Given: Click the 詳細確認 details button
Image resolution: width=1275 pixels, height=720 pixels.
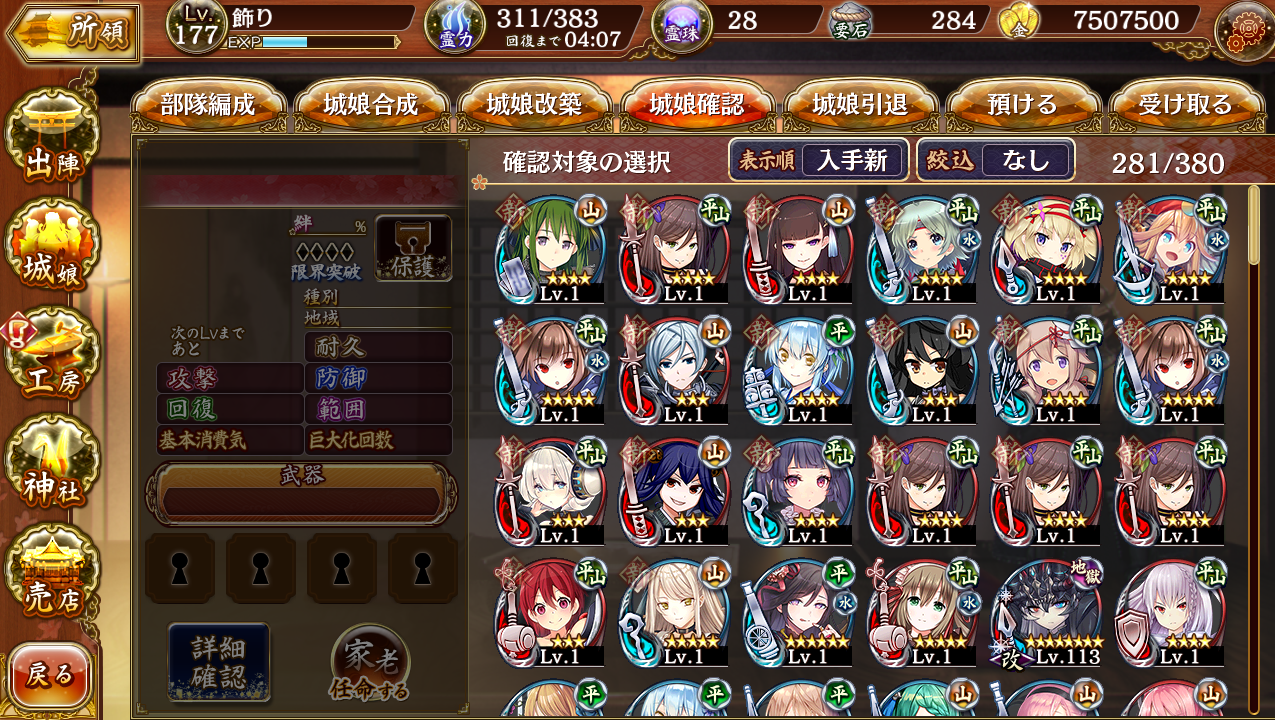Looking at the screenshot, I should coord(219,660).
